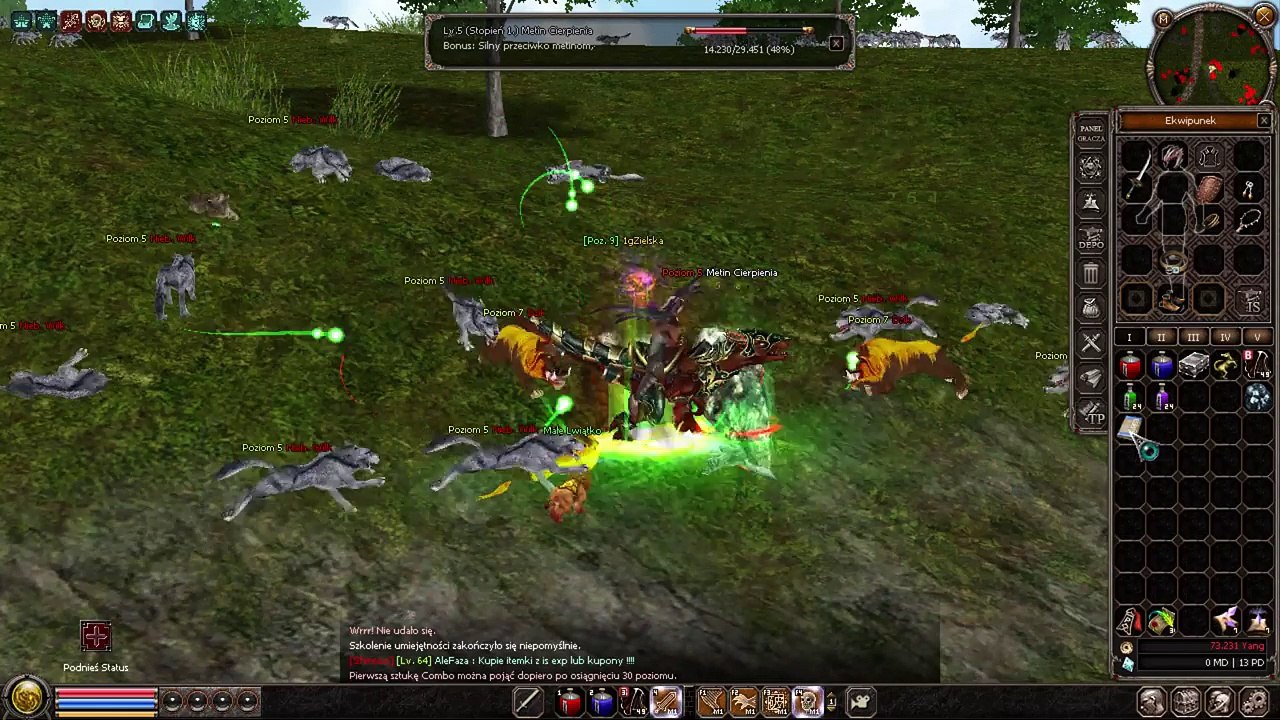Switch to inventory page V tab

(x=1257, y=338)
